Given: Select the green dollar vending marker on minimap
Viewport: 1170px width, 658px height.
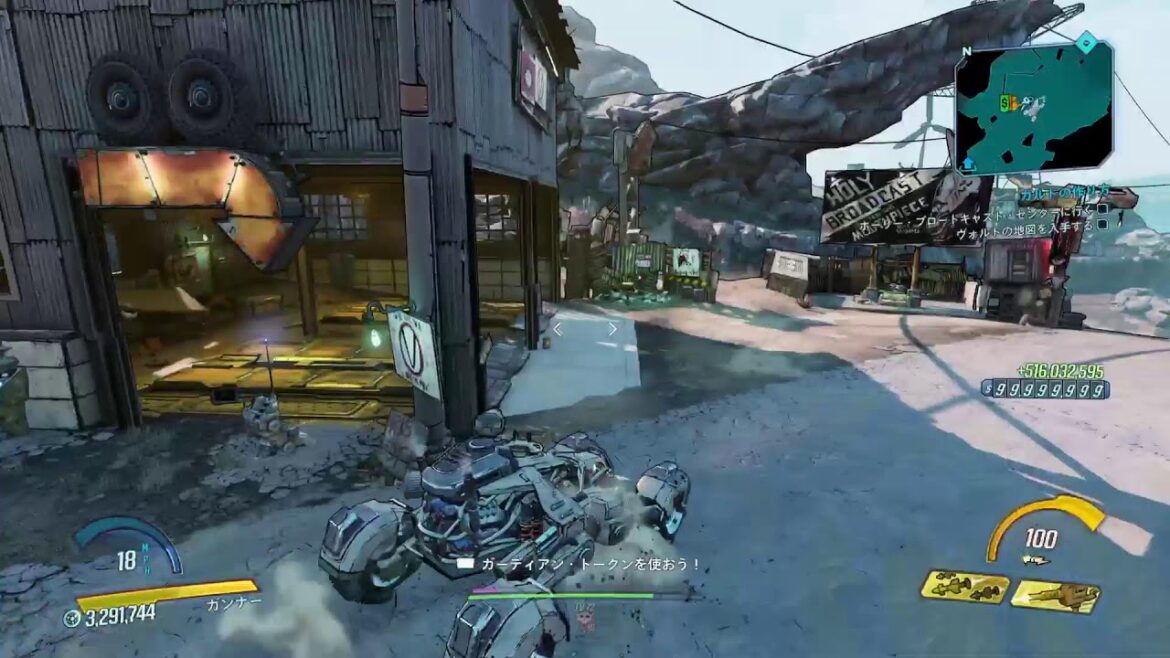Looking at the screenshot, I should (1004, 102).
